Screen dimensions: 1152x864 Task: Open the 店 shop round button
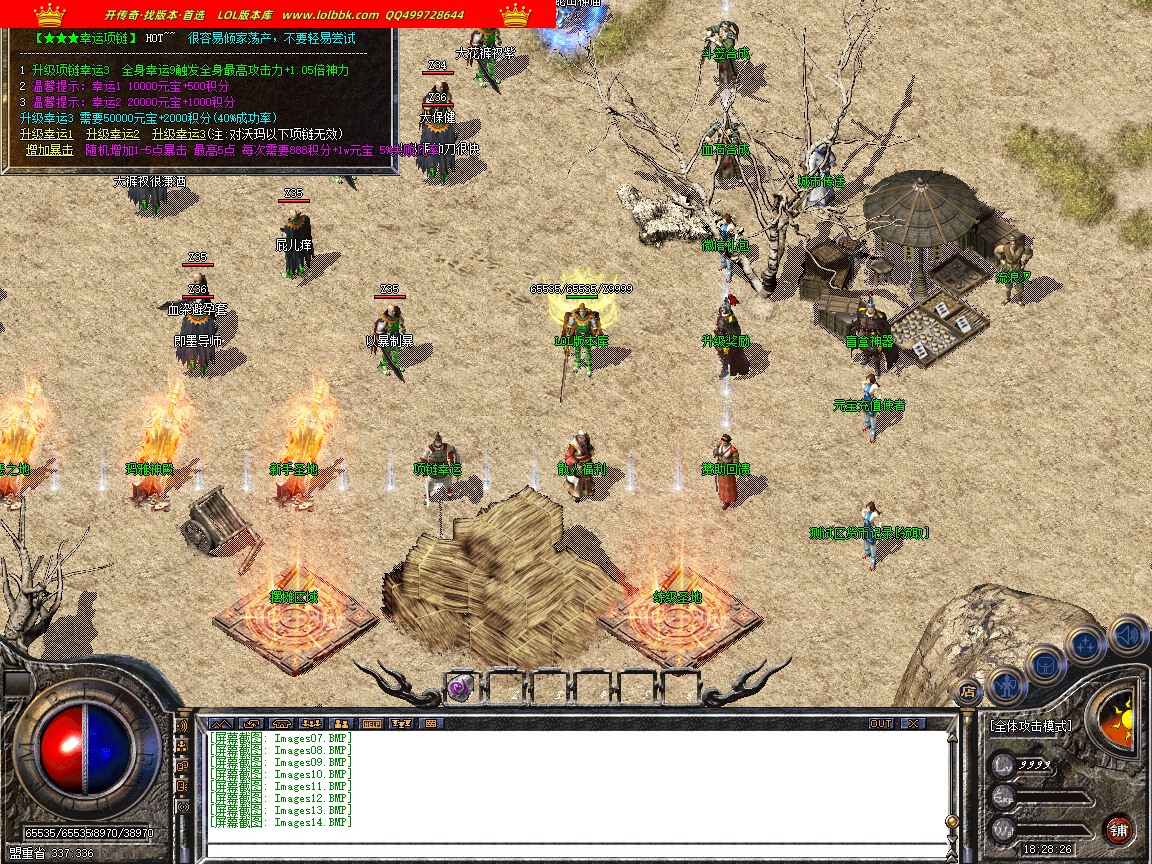967,690
